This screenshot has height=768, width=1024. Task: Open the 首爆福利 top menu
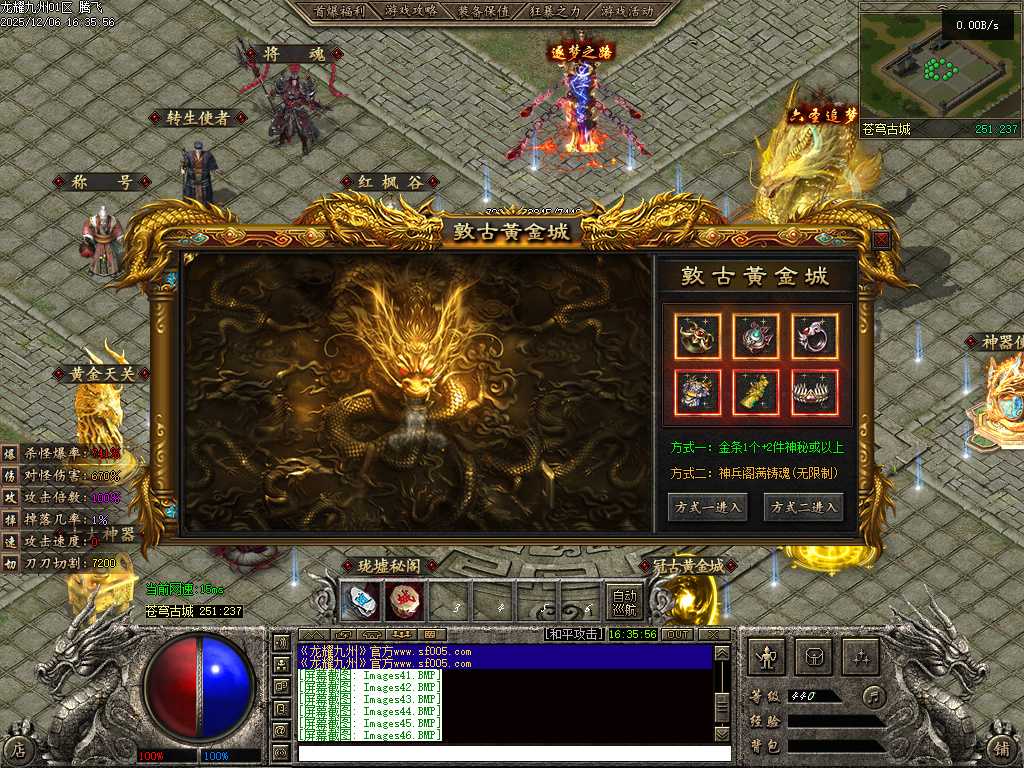tap(334, 11)
